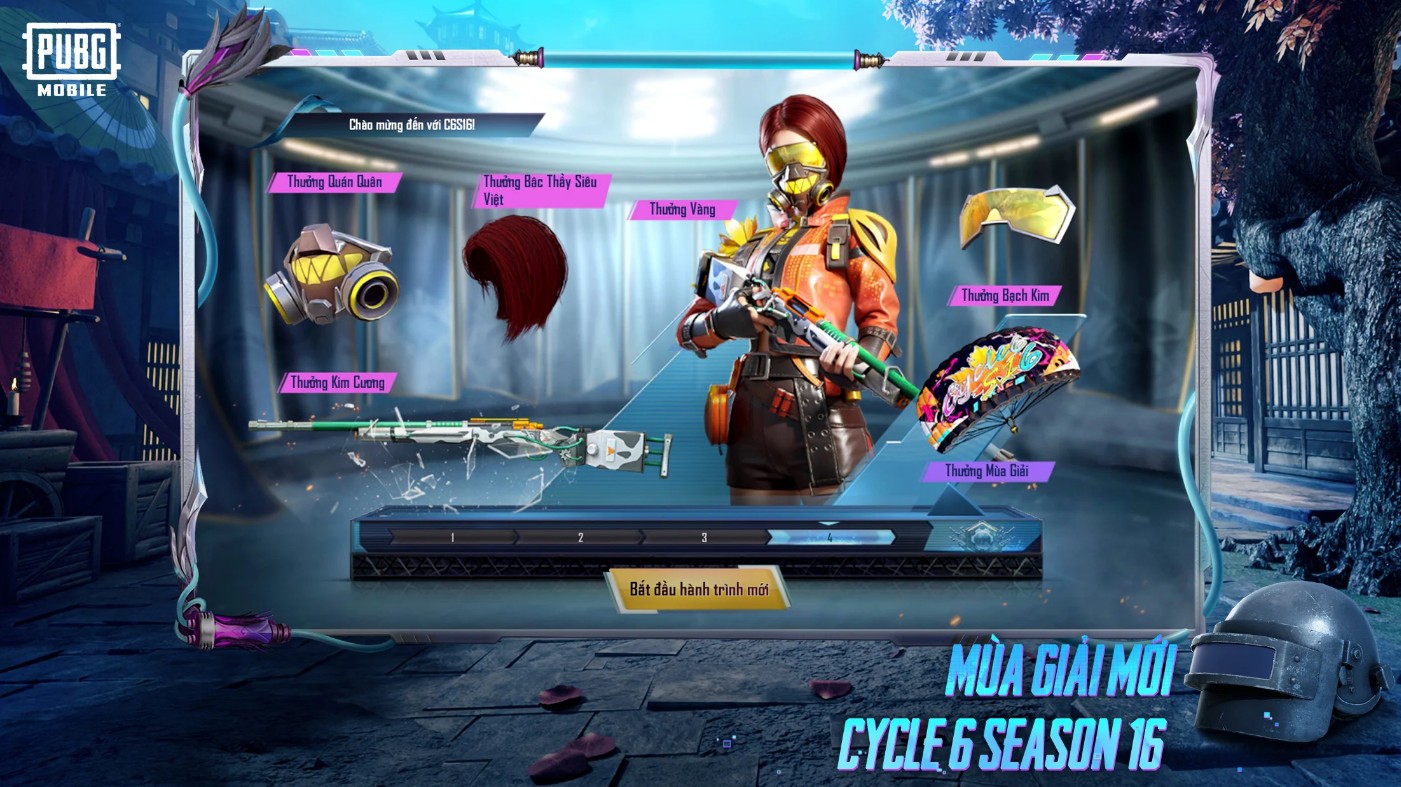Select the "Thưởng Vàng" outfit reward label
This screenshot has height=787, width=1401.
(x=682, y=210)
